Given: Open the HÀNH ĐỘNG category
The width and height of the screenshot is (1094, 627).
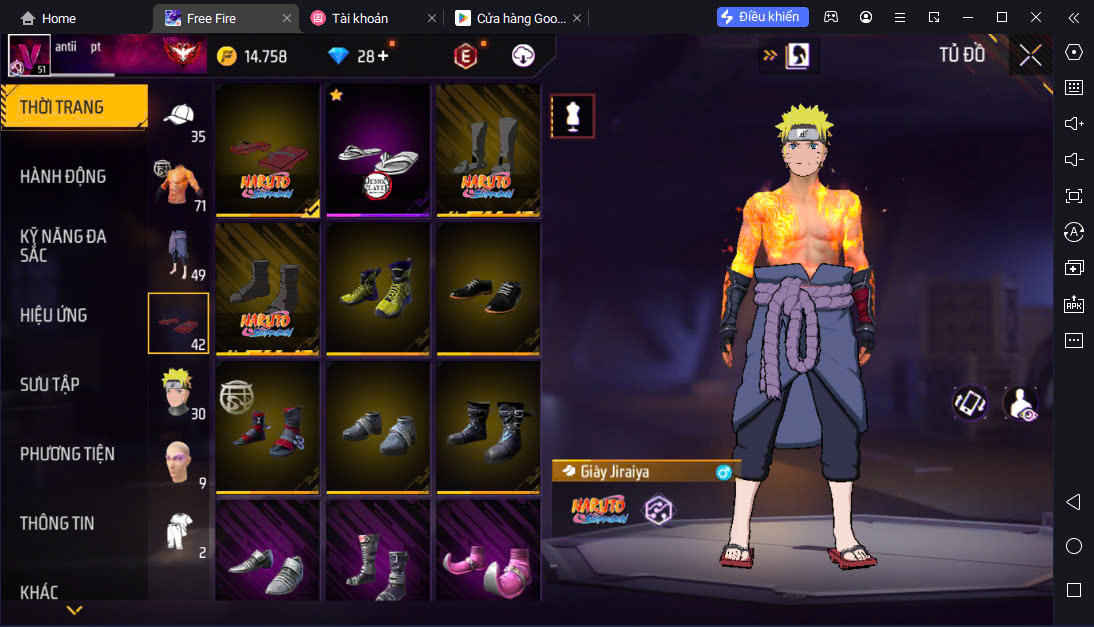Looking at the screenshot, I should coord(63,177).
